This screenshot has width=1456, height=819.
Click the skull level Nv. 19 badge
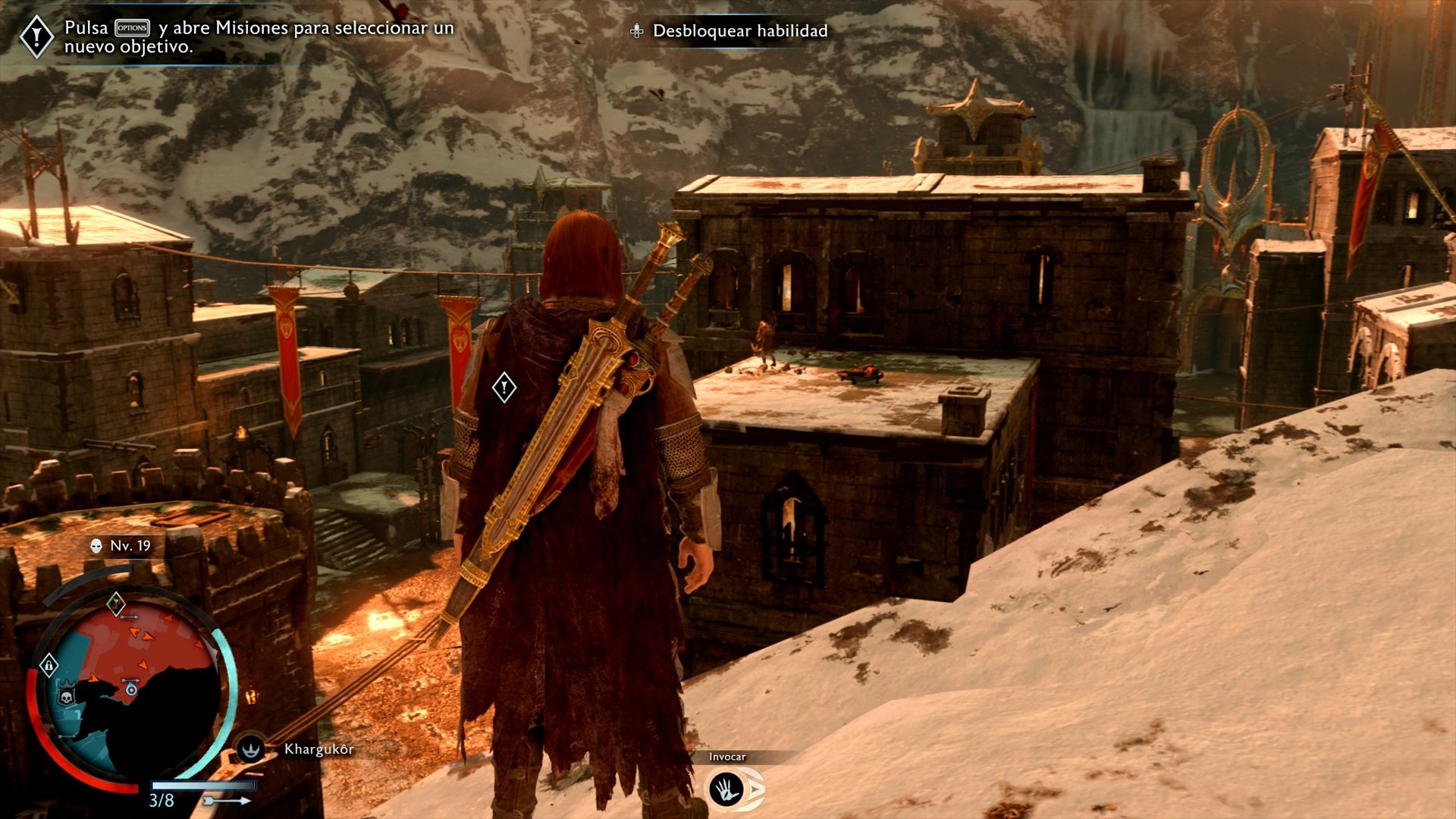coord(121,545)
